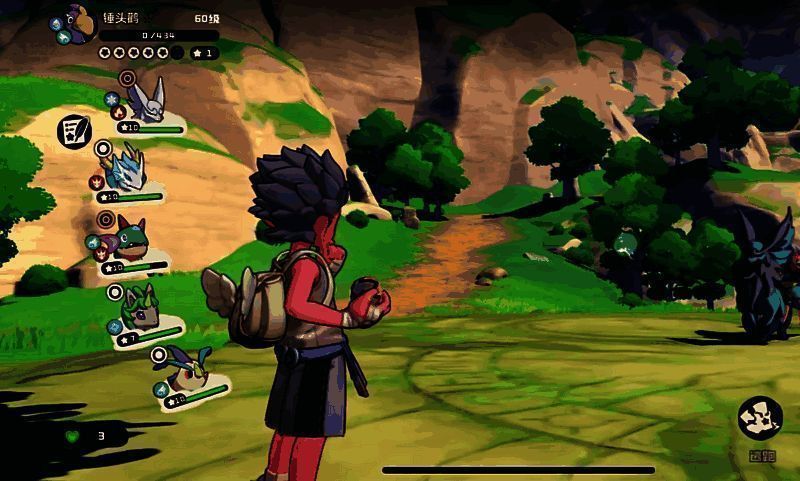Click the player portrait avatar
The height and width of the screenshot is (481, 800).
click(x=78, y=23)
